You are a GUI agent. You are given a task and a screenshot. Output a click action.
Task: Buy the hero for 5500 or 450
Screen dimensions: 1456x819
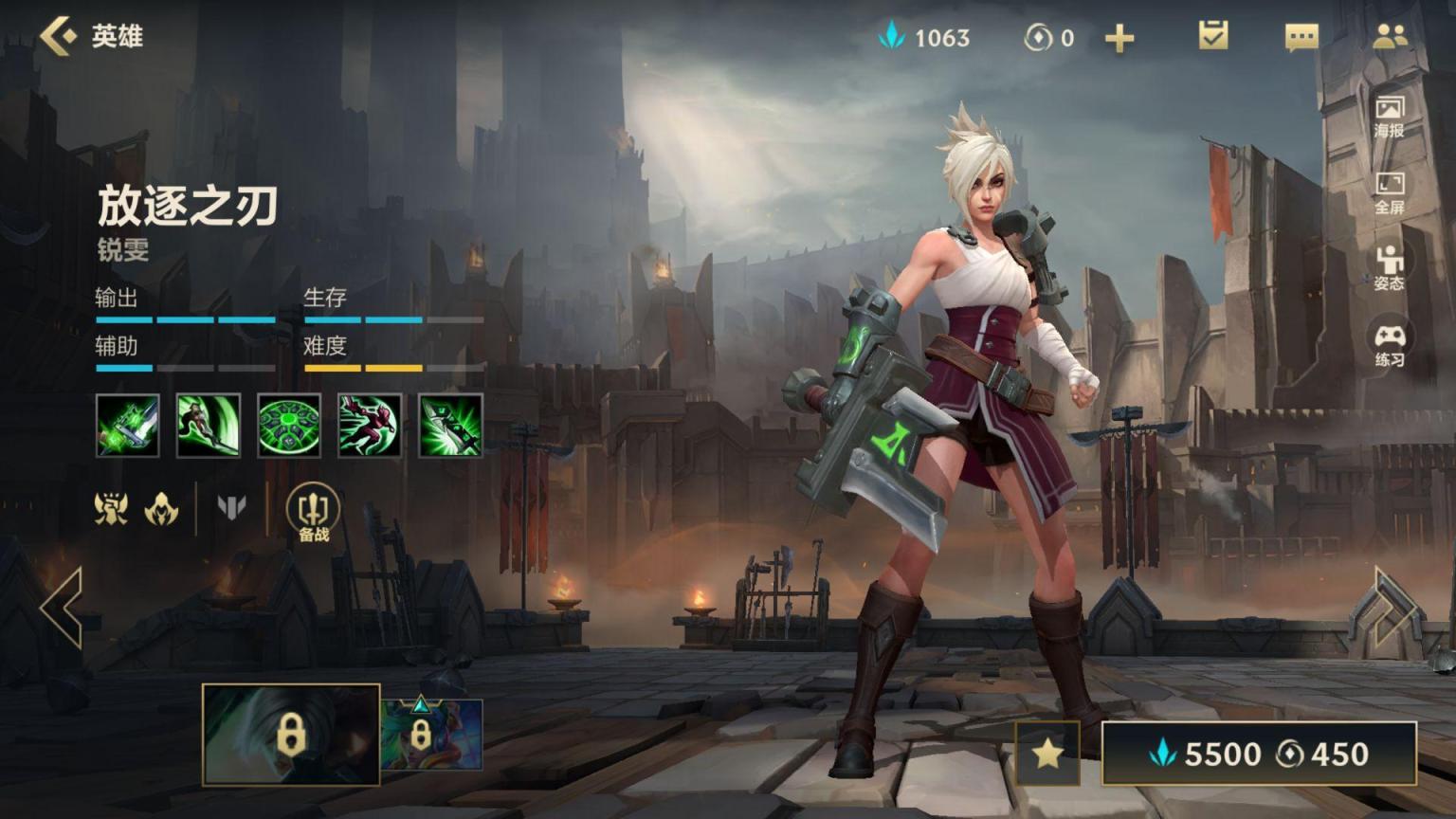click(1259, 754)
